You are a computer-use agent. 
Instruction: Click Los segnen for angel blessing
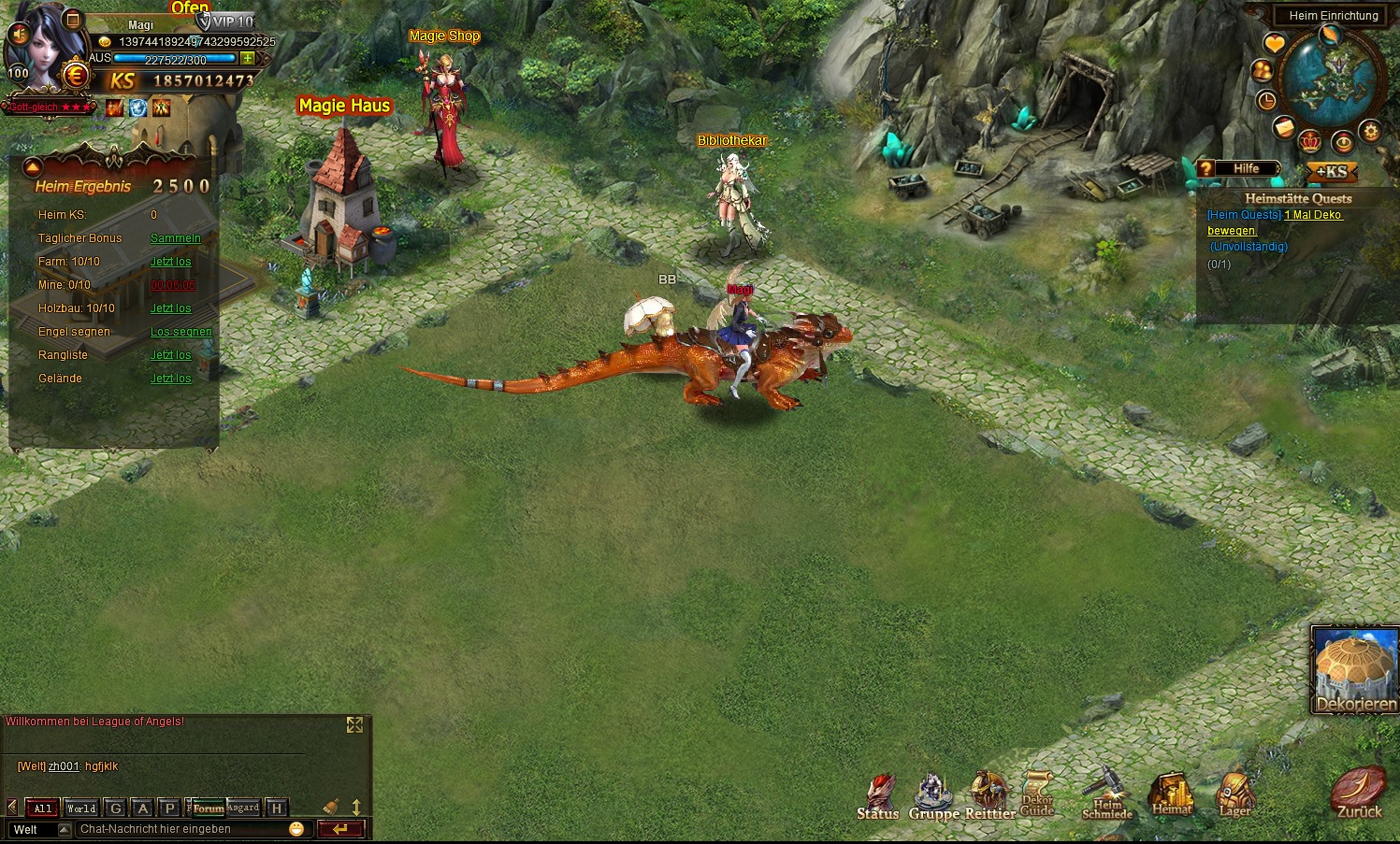[x=180, y=332]
